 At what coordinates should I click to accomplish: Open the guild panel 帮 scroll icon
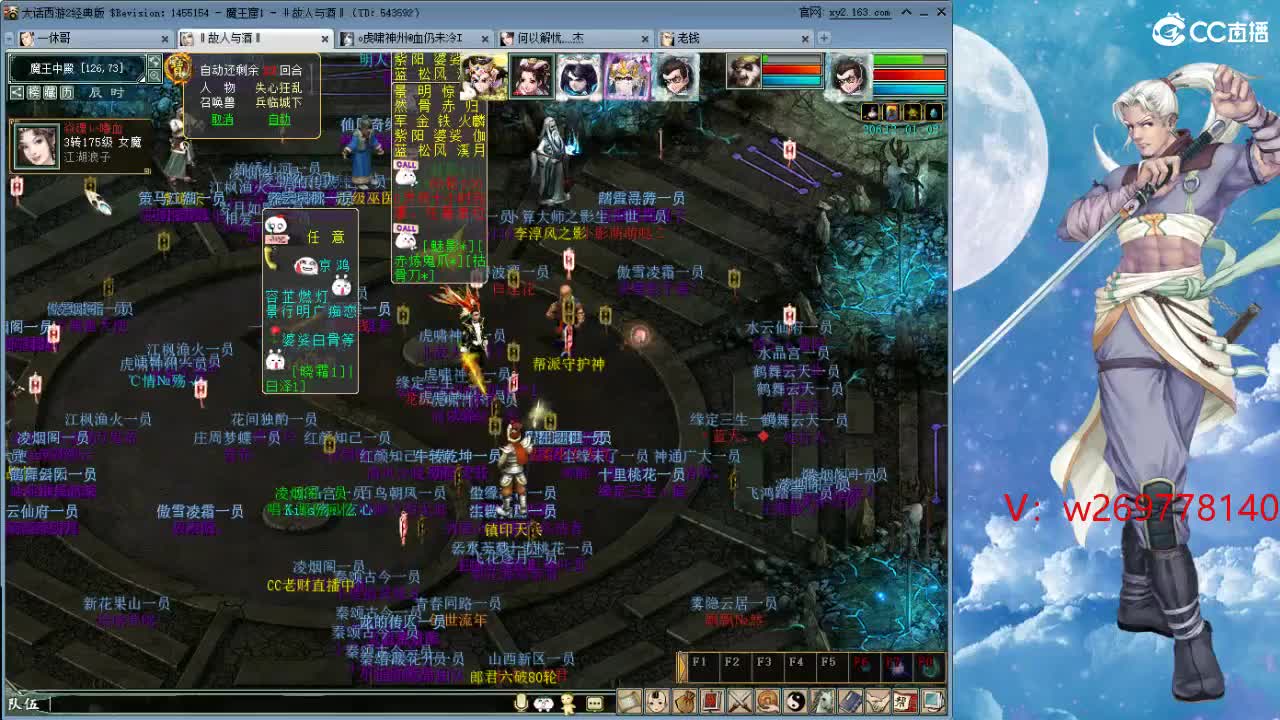(x=907, y=701)
